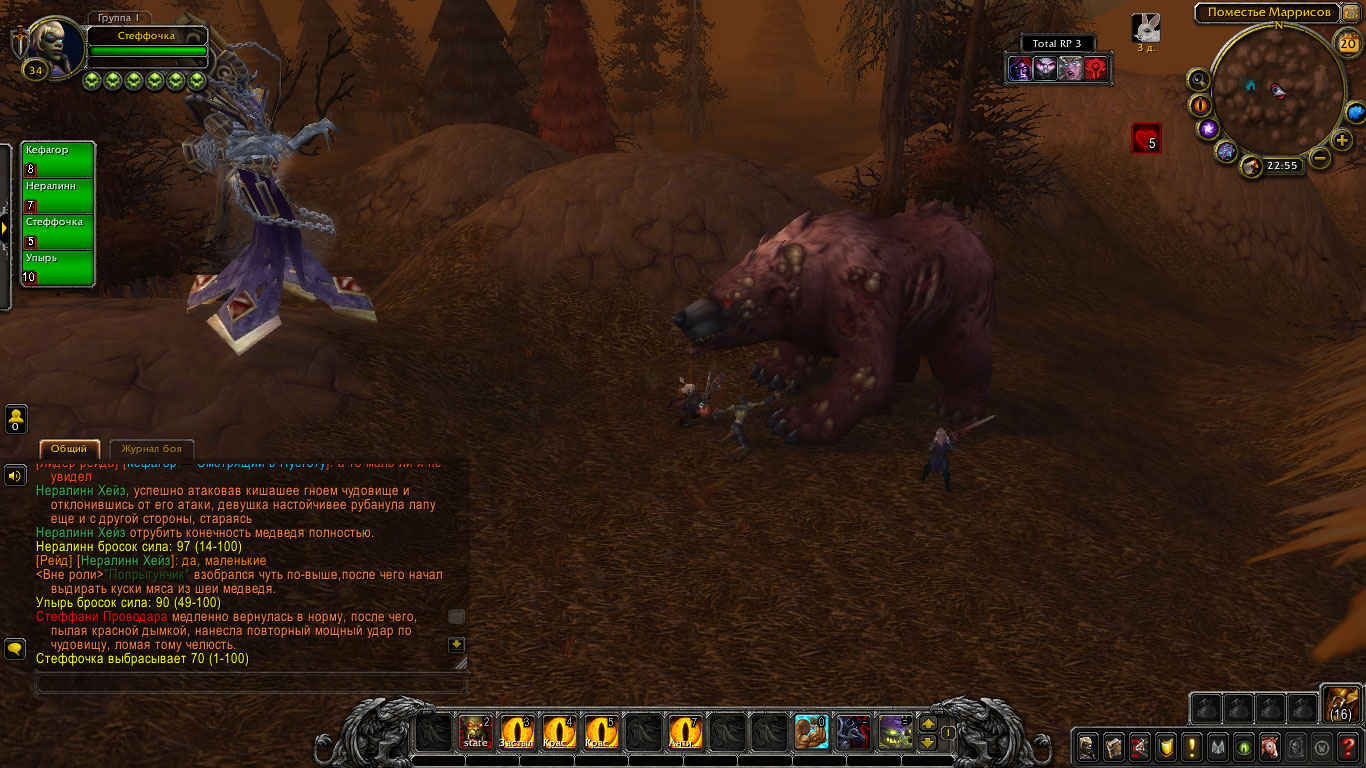Click the Стеффочка player portrait
The image size is (1366, 768).
click(x=48, y=42)
